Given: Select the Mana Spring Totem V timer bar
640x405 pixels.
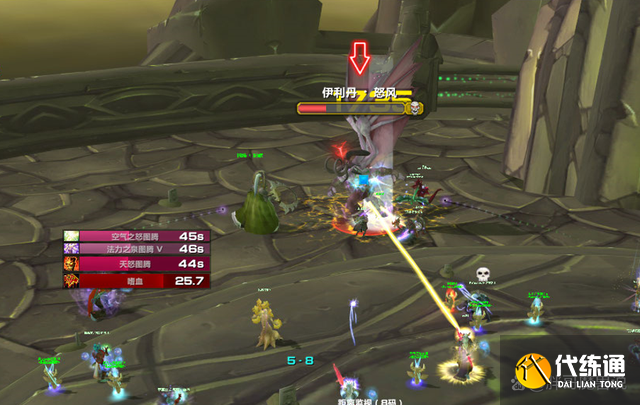Looking at the screenshot, I should [x=134, y=249].
